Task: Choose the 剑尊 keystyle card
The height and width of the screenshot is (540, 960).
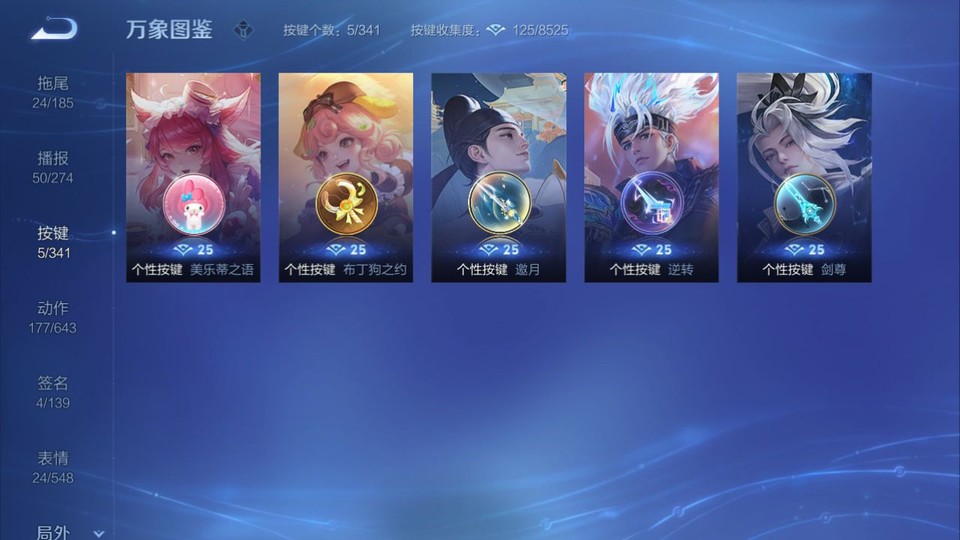Action: [804, 177]
